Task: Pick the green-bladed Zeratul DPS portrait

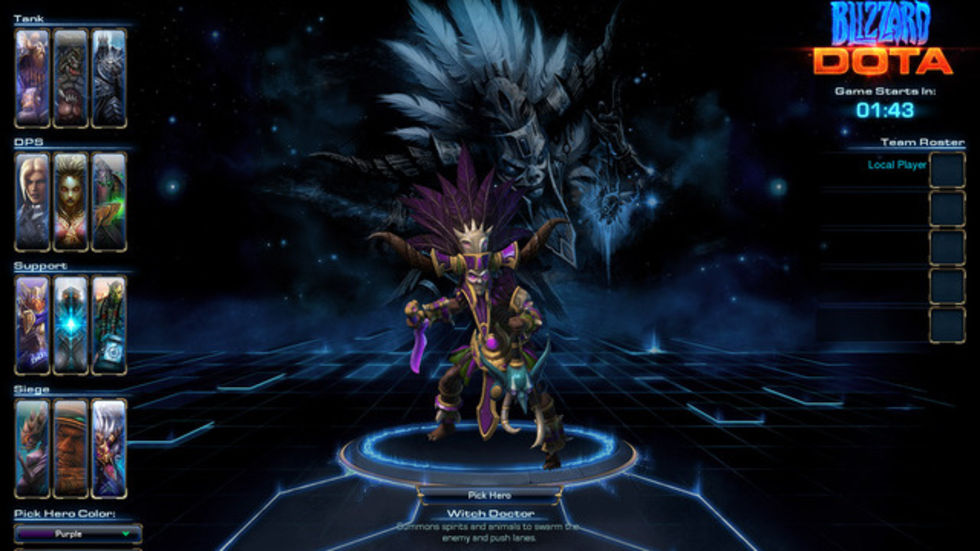Action: point(109,201)
